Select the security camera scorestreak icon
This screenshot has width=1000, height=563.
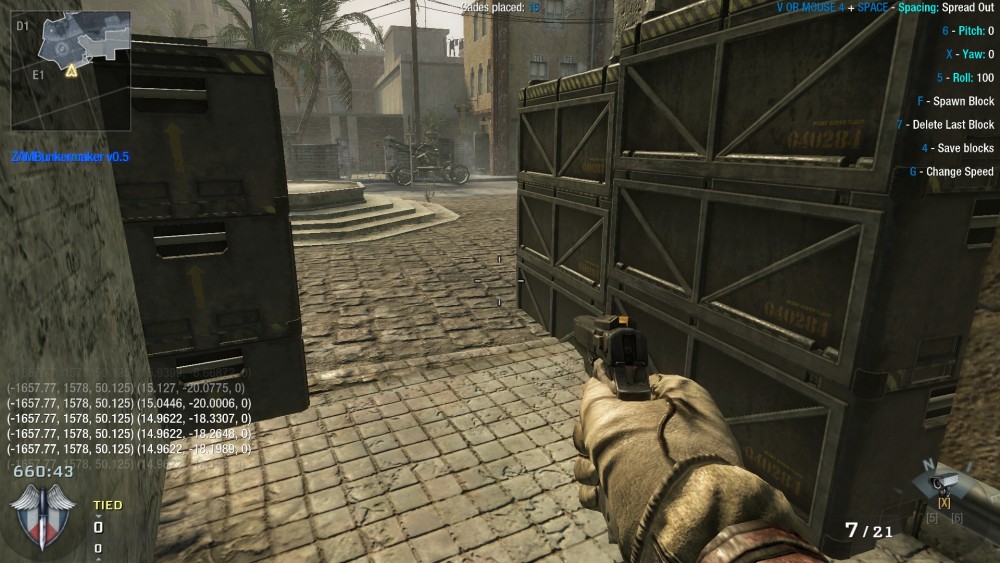pyautogui.click(x=945, y=482)
